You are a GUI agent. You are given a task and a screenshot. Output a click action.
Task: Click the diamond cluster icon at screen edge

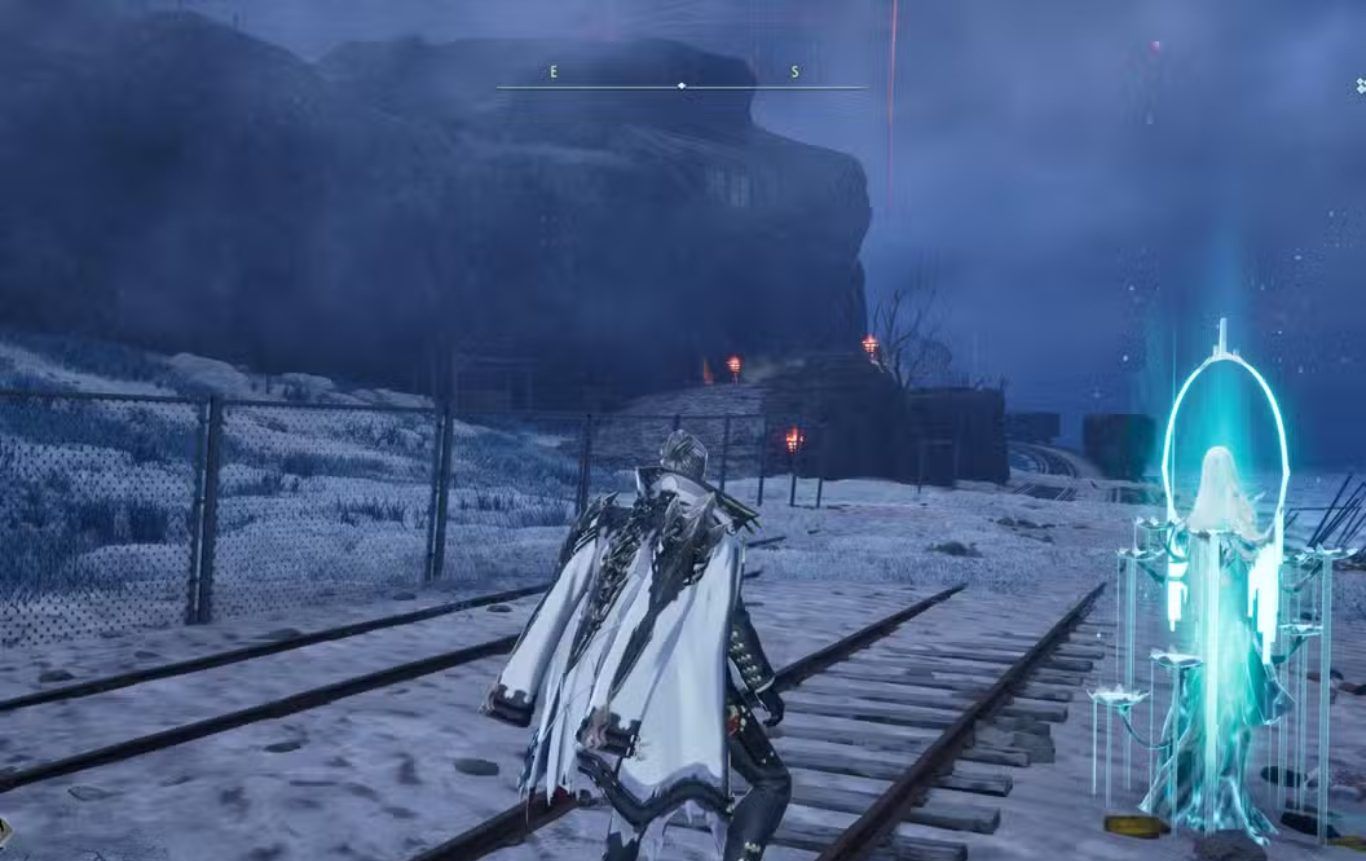tap(1360, 86)
